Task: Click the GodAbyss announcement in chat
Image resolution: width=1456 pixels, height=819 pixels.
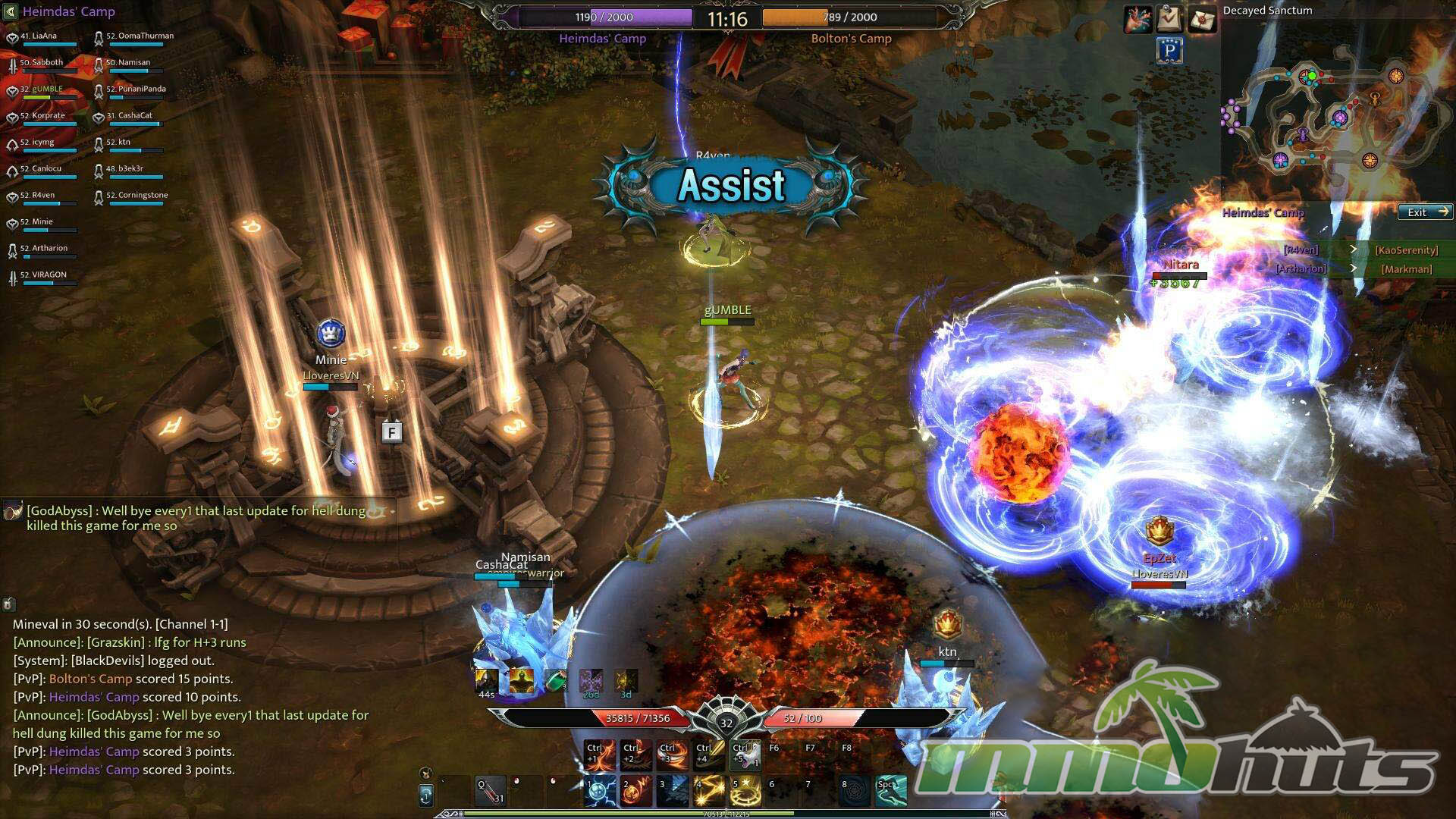Action: coord(196,519)
